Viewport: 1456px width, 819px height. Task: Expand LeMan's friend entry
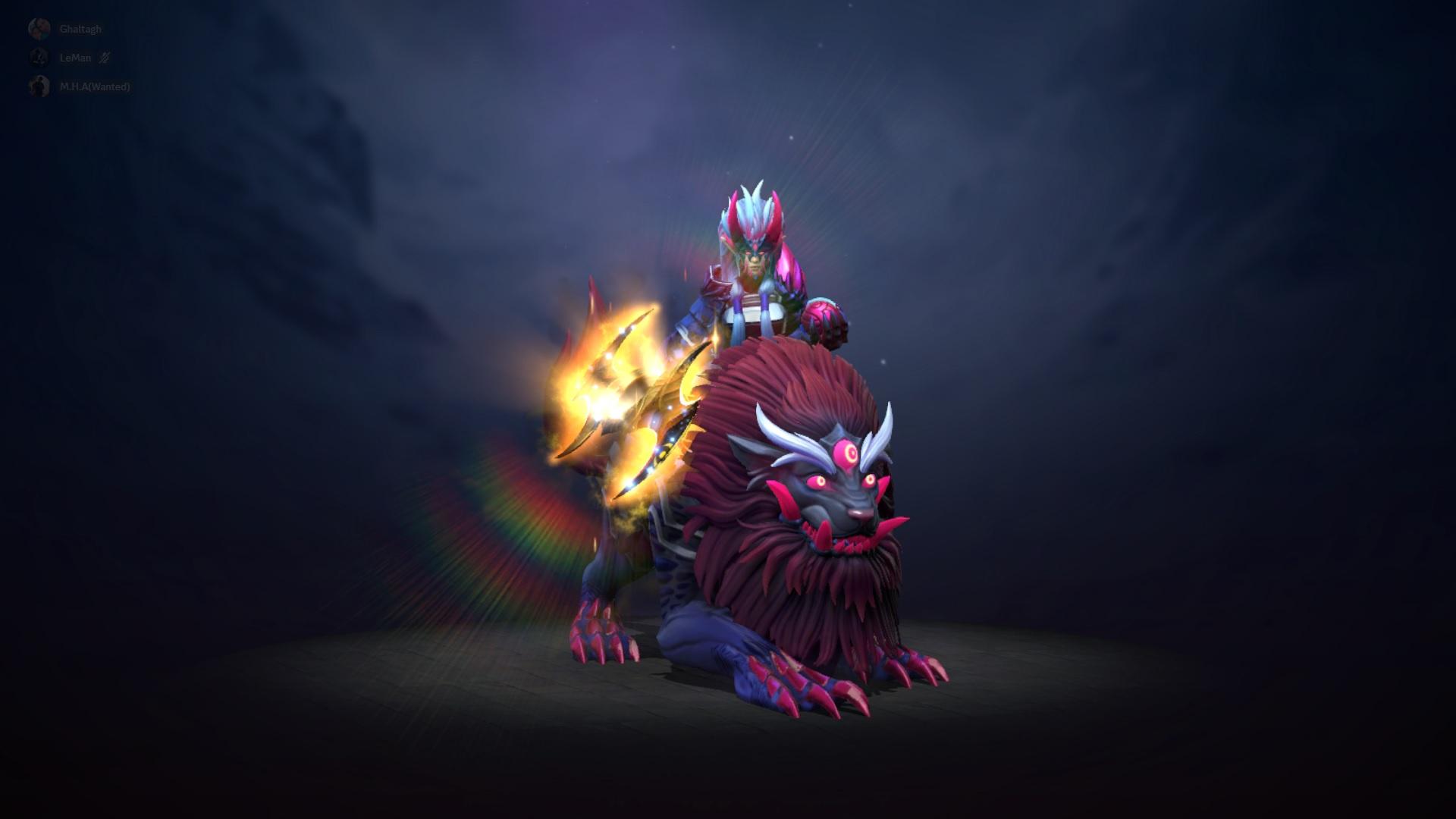coord(75,58)
